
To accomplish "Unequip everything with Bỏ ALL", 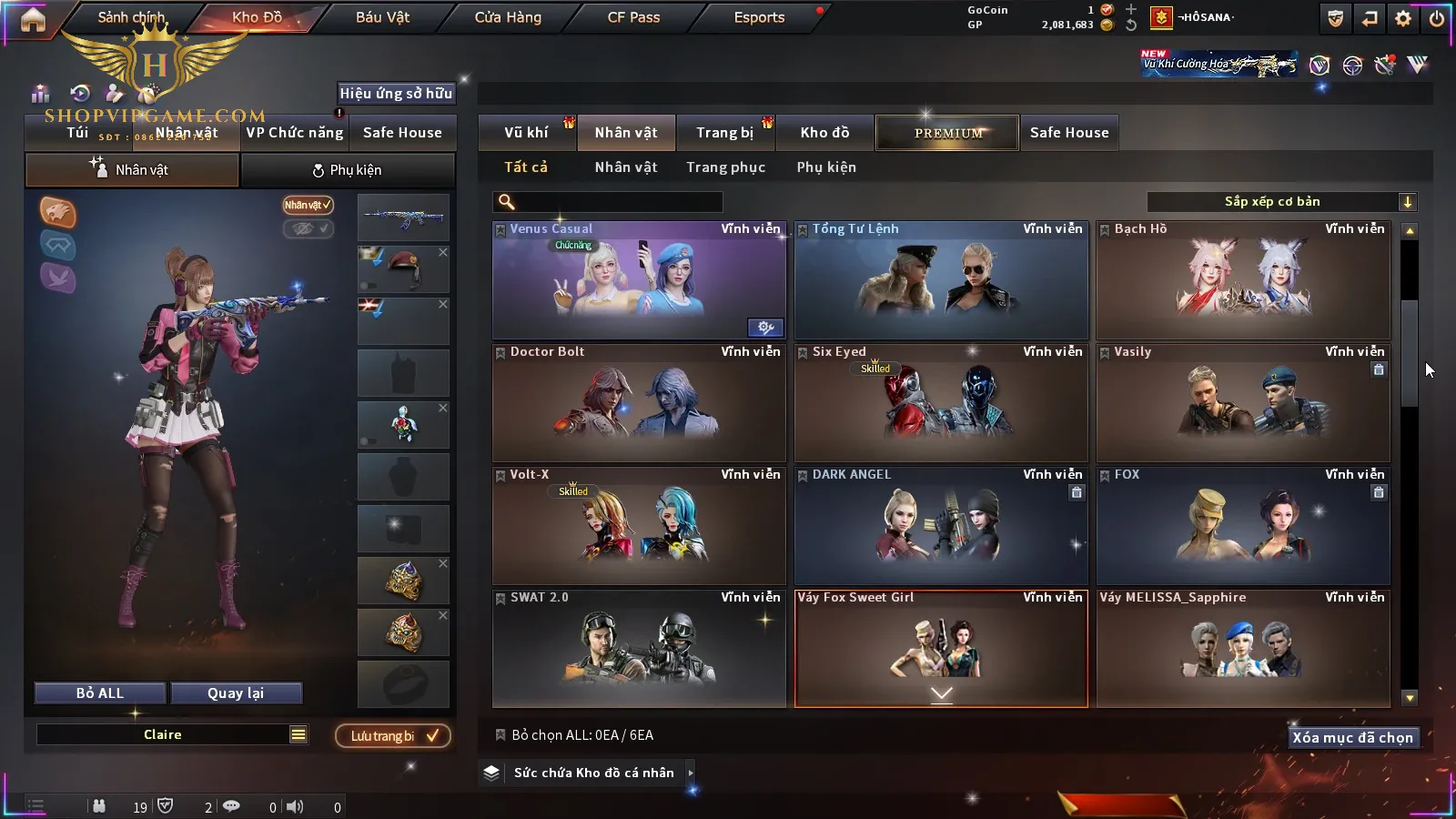I will [x=100, y=693].
